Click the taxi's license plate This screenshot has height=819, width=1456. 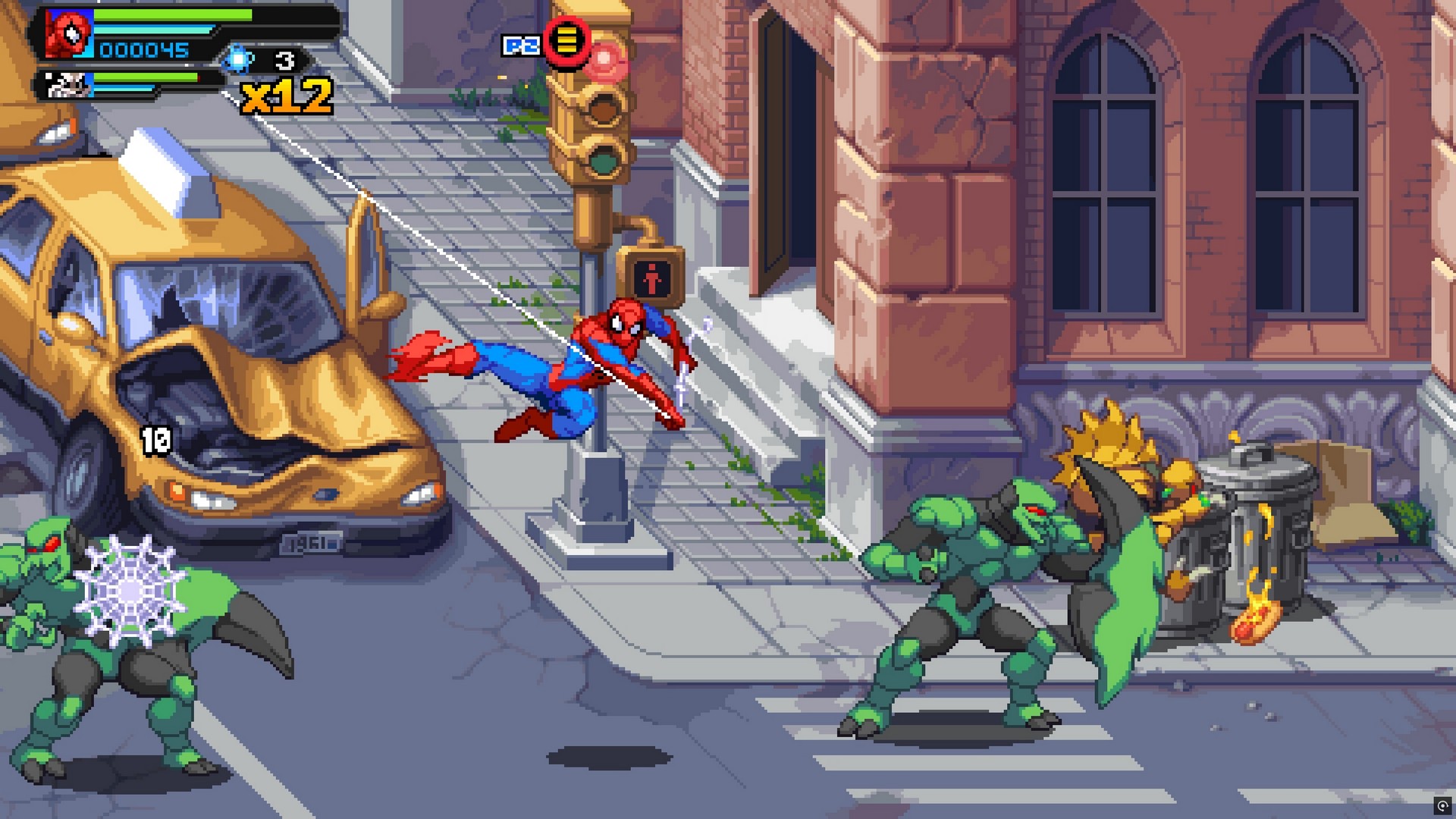311,541
